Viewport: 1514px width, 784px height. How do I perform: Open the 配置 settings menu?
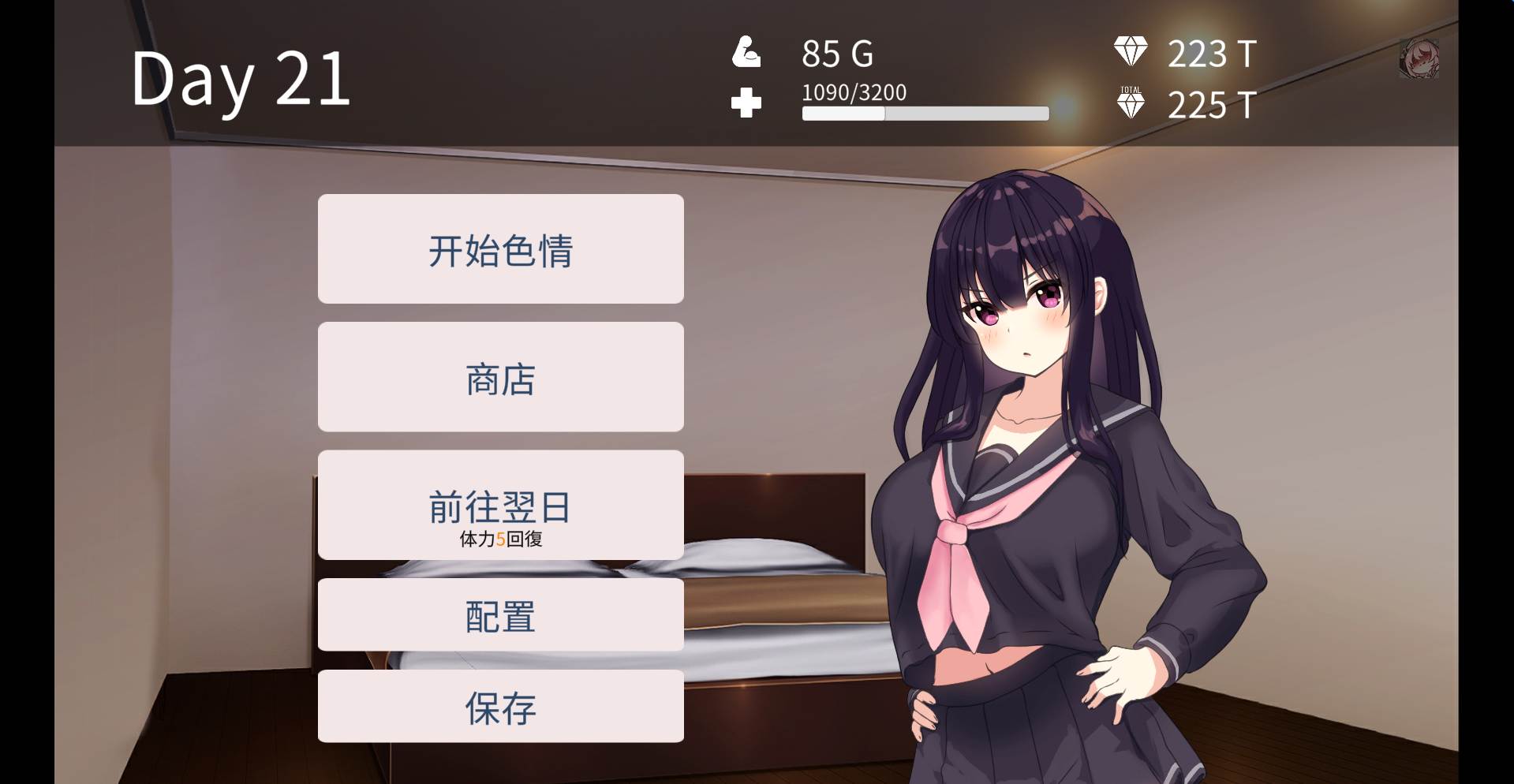pos(499,618)
